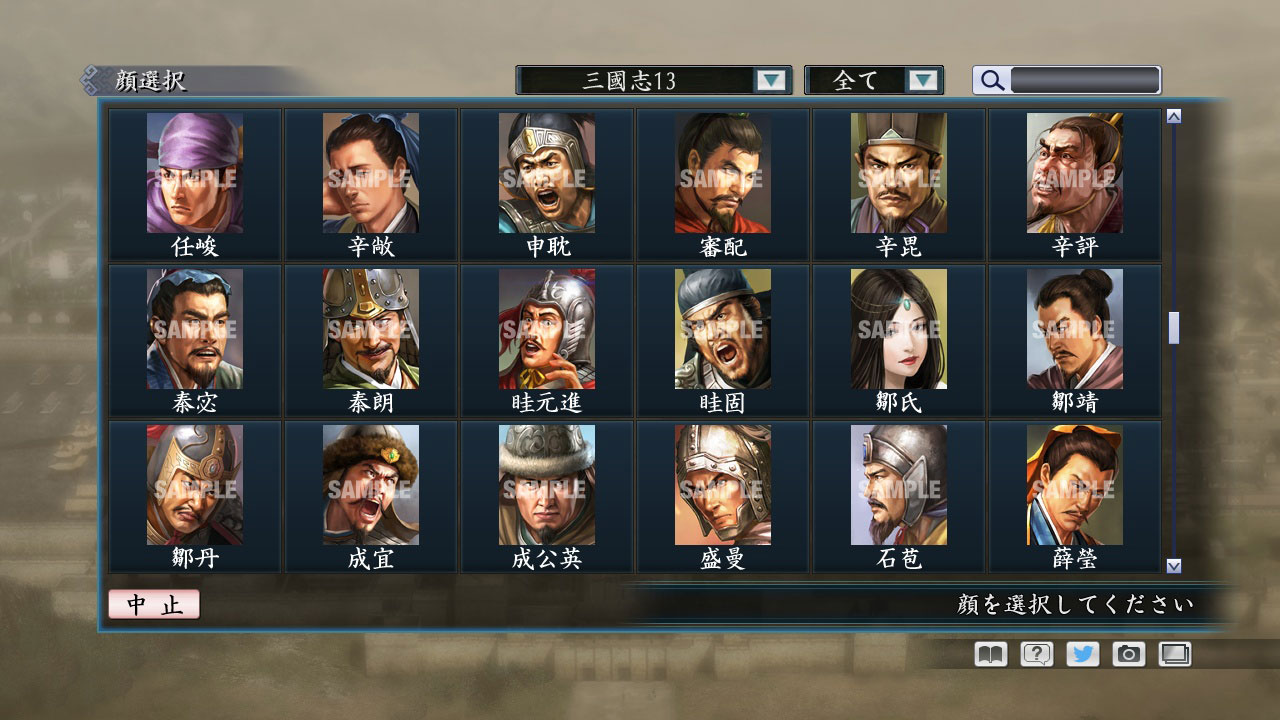The height and width of the screenshot is (720, 1280).
Task: Select the 任峻 portrait with purple headwrap
Action: point(194,170)
